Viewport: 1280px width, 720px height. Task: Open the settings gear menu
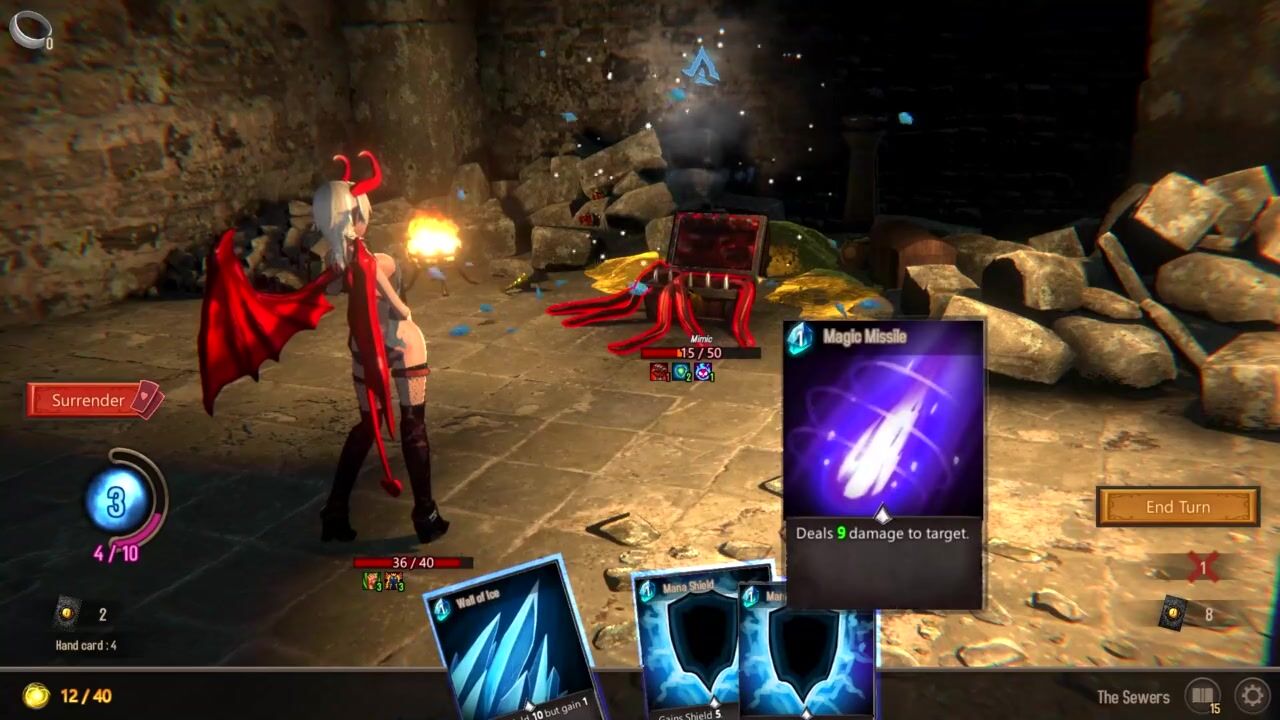(1251, 695)
